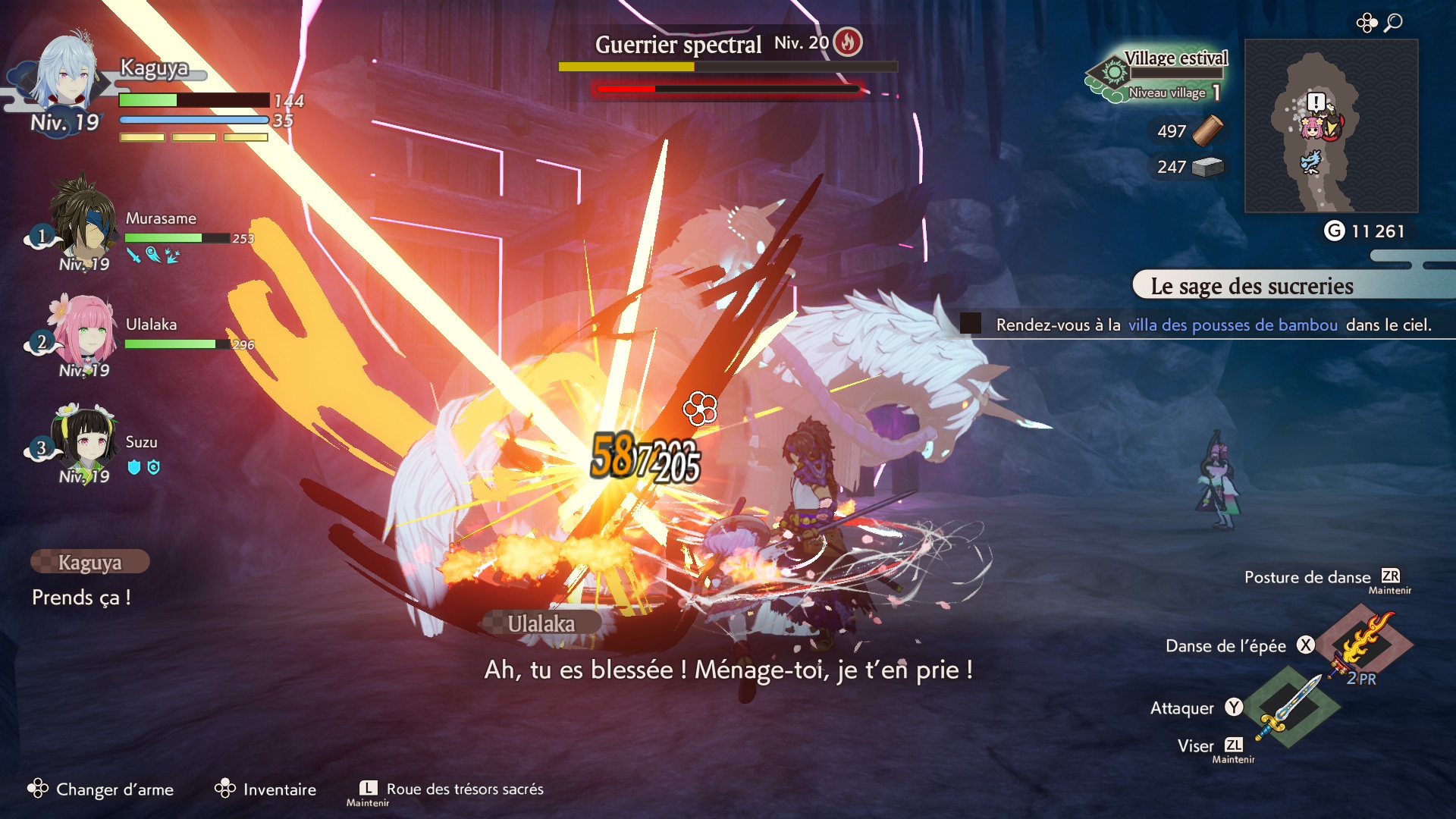This screenshot has width=1456, height=819.
Task: Click the magnifier icon above the minimap
Action: 1393,23
